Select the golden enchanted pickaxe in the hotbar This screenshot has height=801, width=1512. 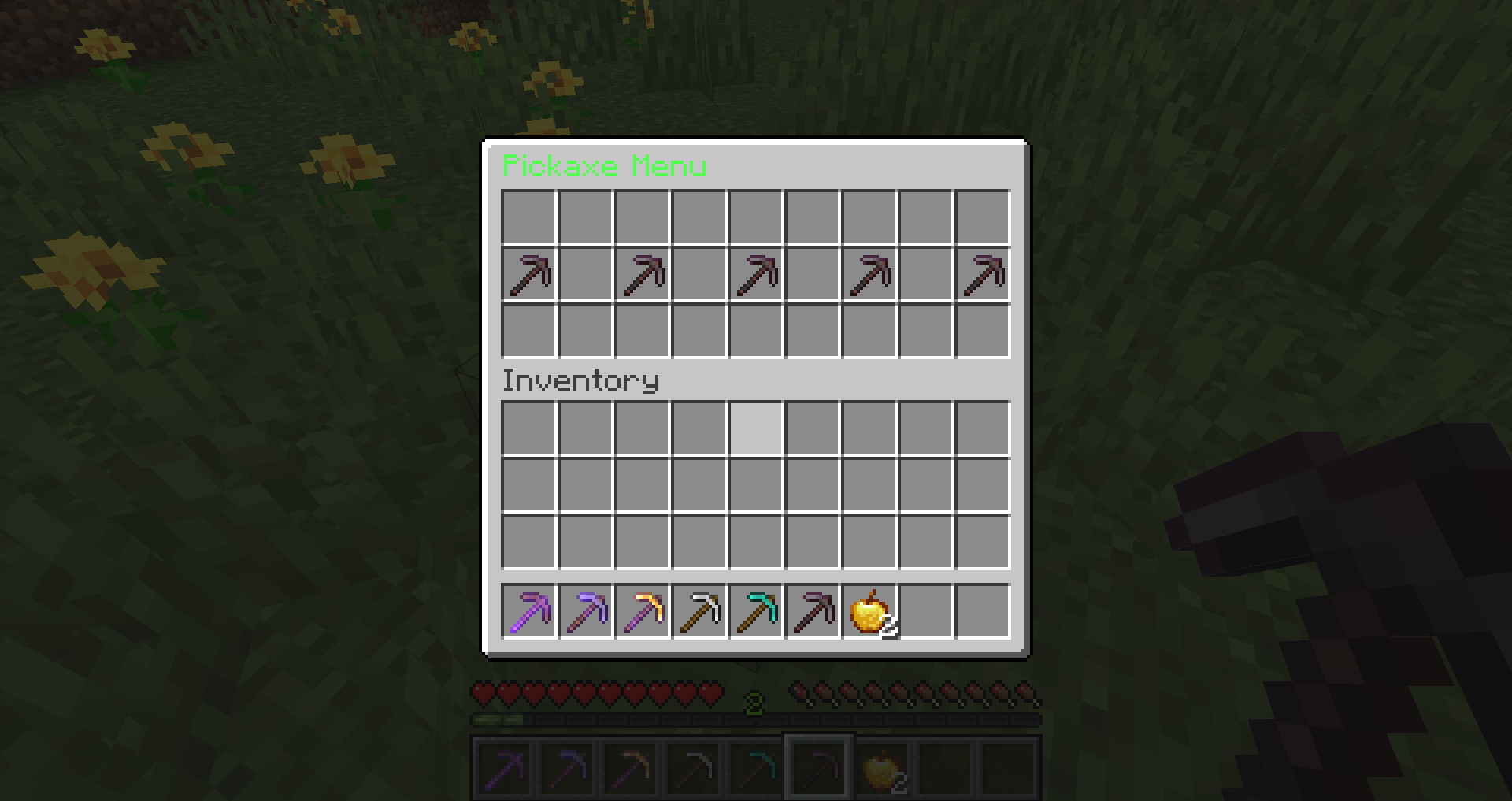[x=643, y=613]
